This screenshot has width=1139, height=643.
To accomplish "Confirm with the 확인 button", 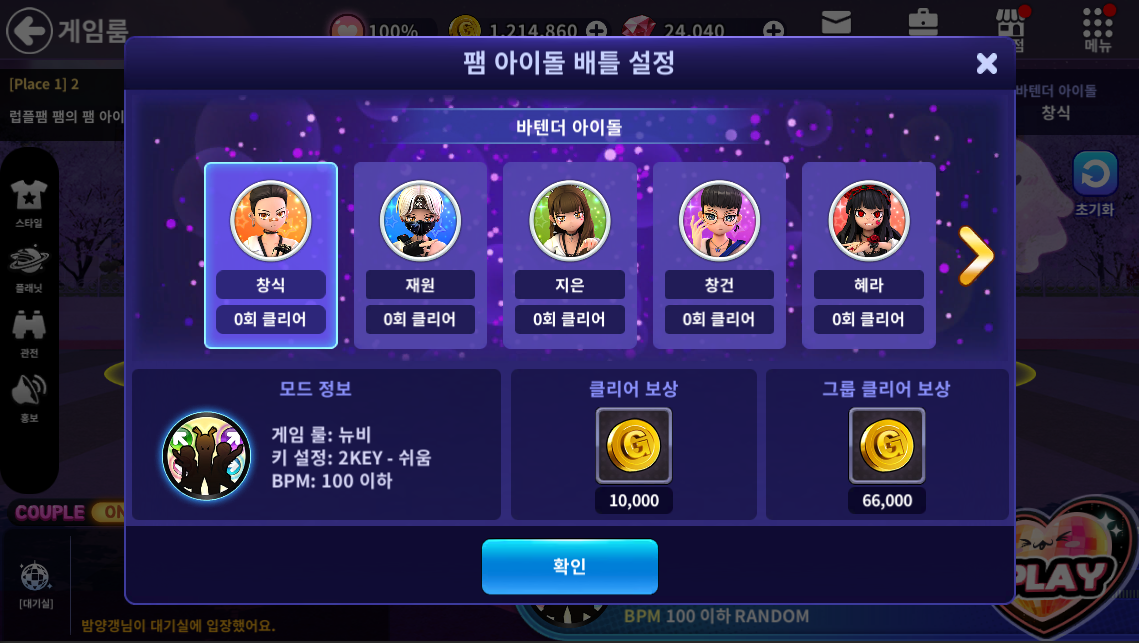I will click(569, 567).
